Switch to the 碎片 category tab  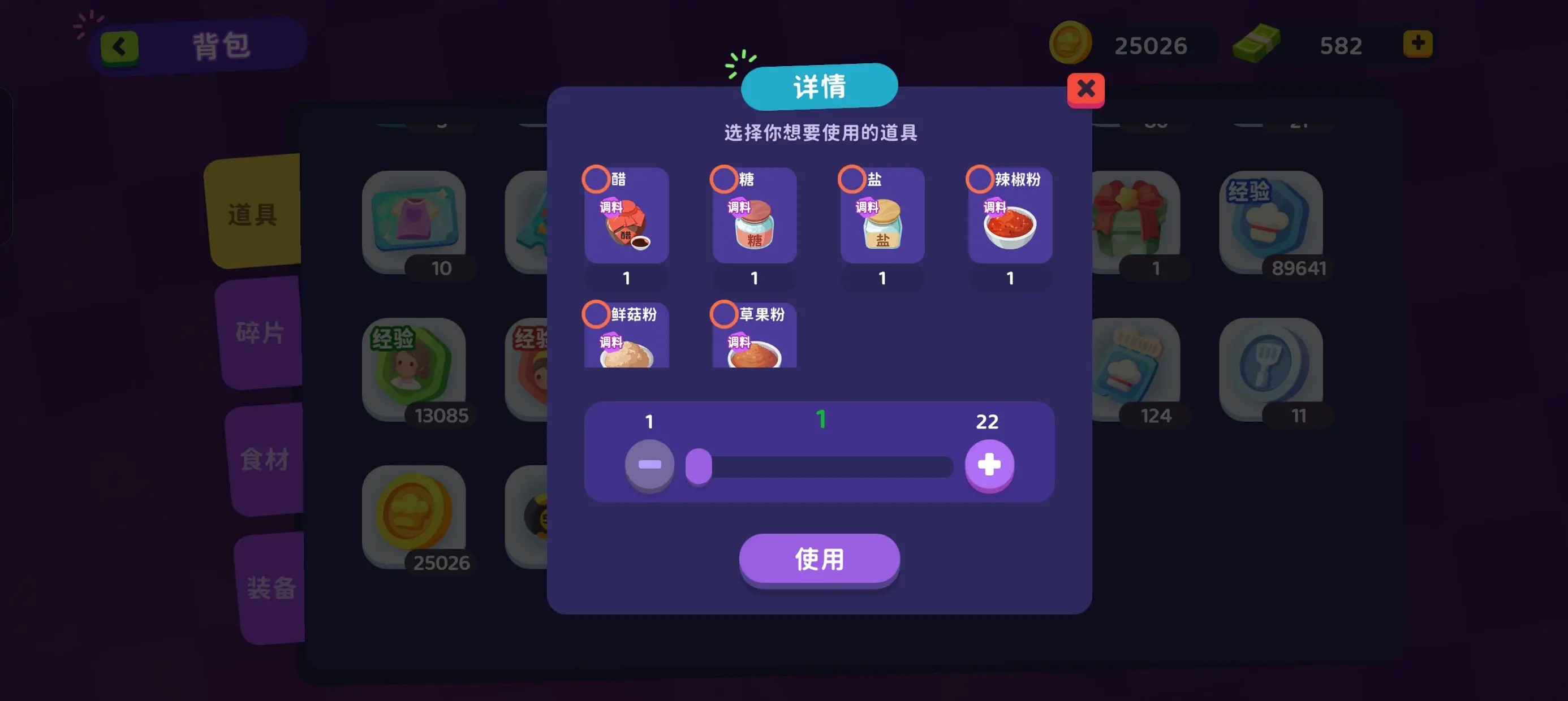tap(262, 332)
